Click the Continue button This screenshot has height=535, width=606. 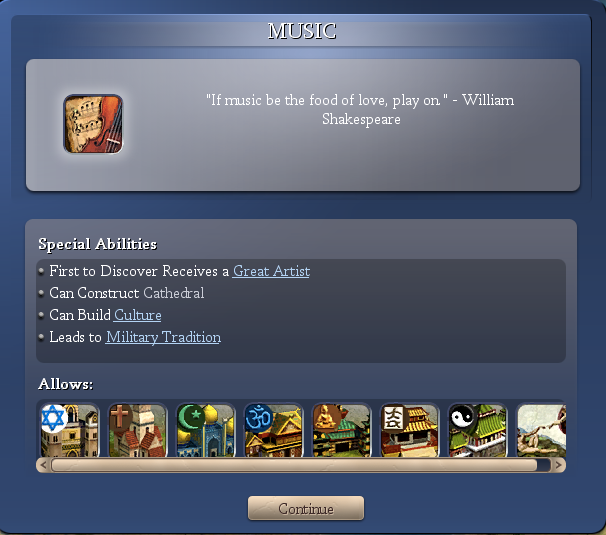pyautogui.click(x=306, y=508)
